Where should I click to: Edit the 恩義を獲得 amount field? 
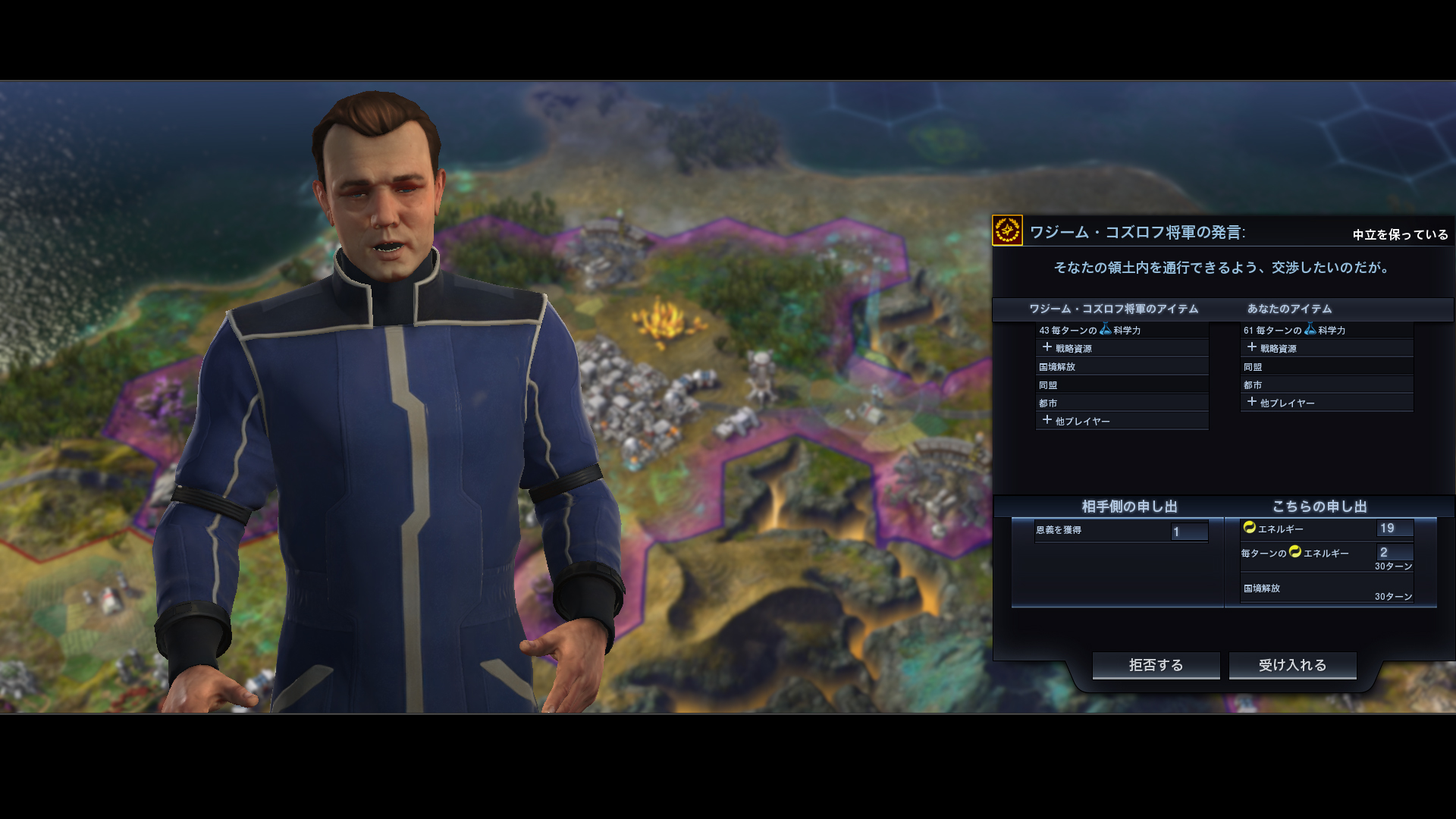1188,532
